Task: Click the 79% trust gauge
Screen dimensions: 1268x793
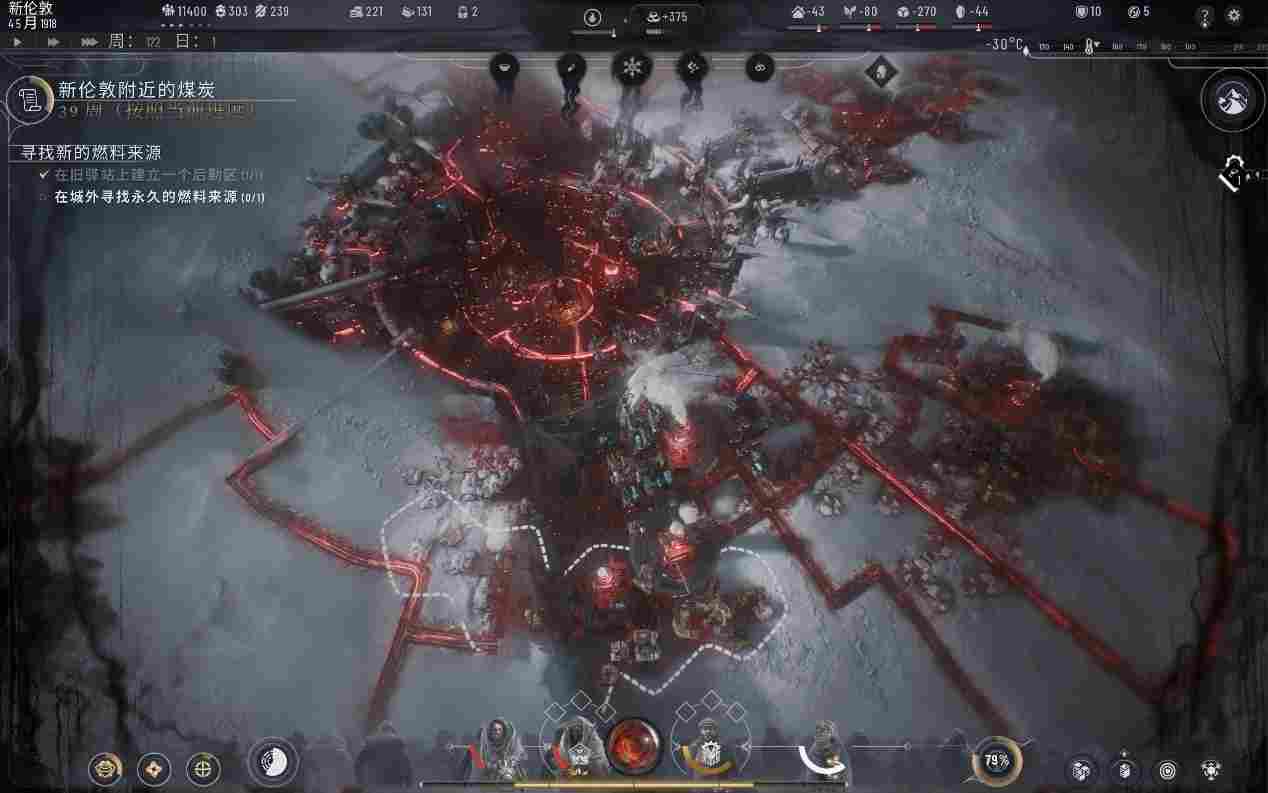Action: tap(997, 761)
